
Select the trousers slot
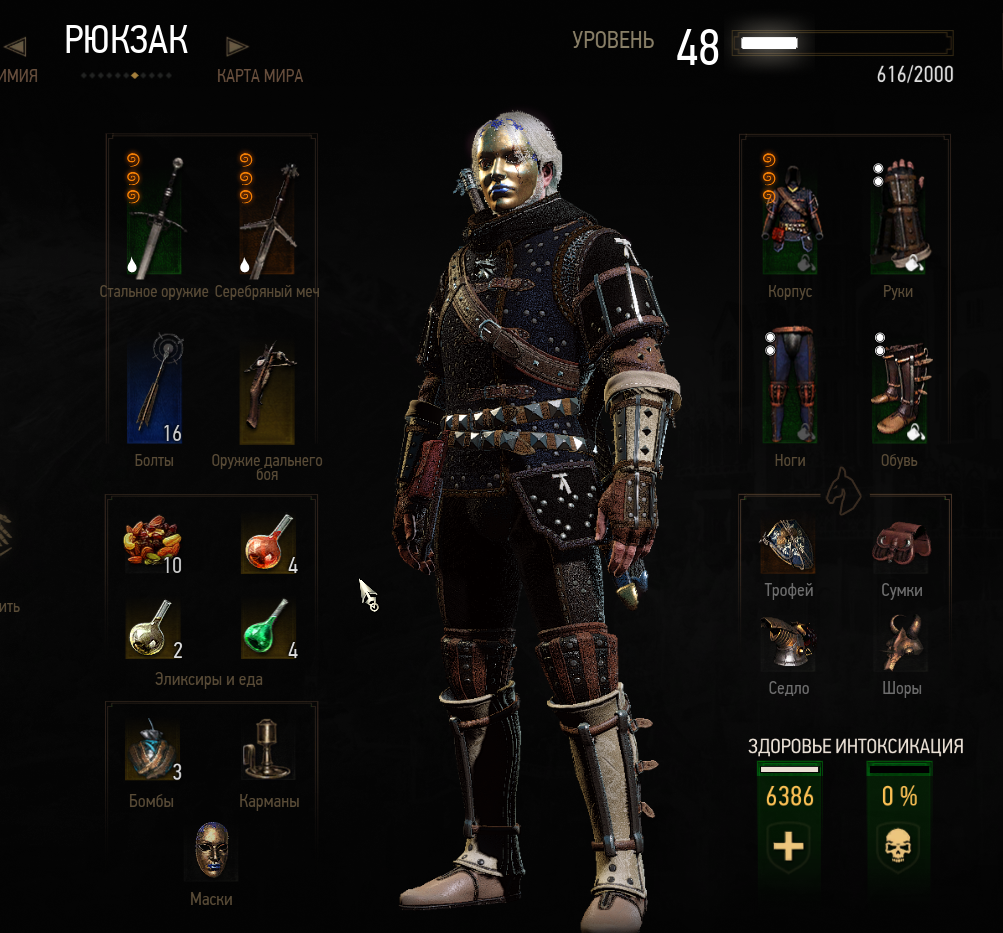(x=790, y=385)
